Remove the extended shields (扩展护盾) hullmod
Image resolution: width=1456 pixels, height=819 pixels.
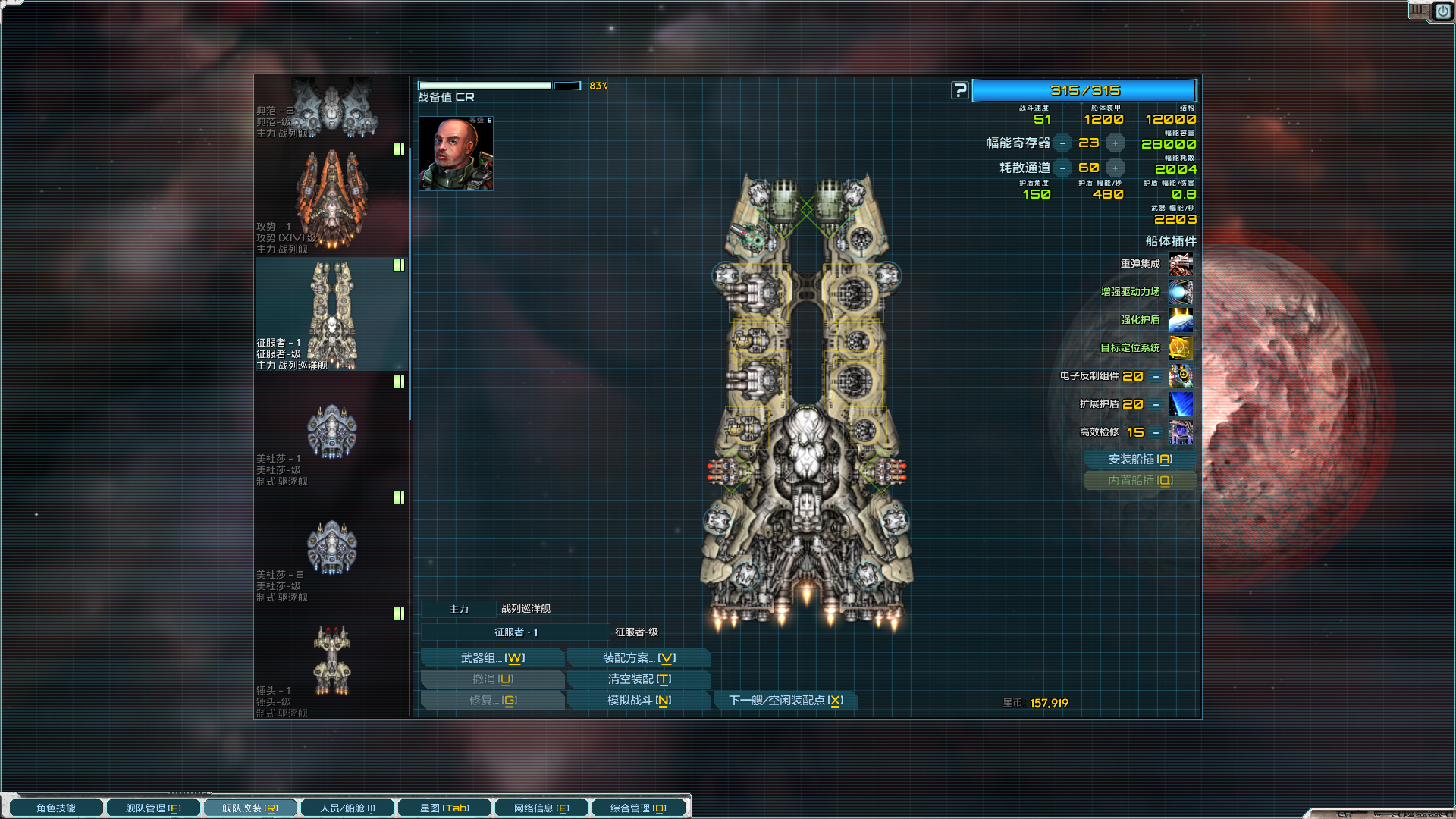(x=1156, y=405)
